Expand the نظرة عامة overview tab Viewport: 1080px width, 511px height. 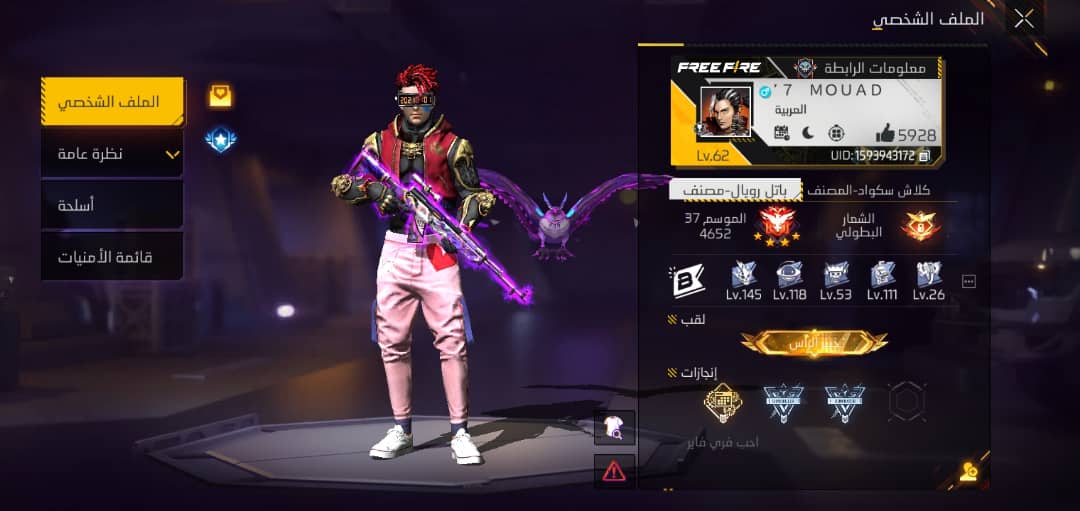[x=112, y=154]
